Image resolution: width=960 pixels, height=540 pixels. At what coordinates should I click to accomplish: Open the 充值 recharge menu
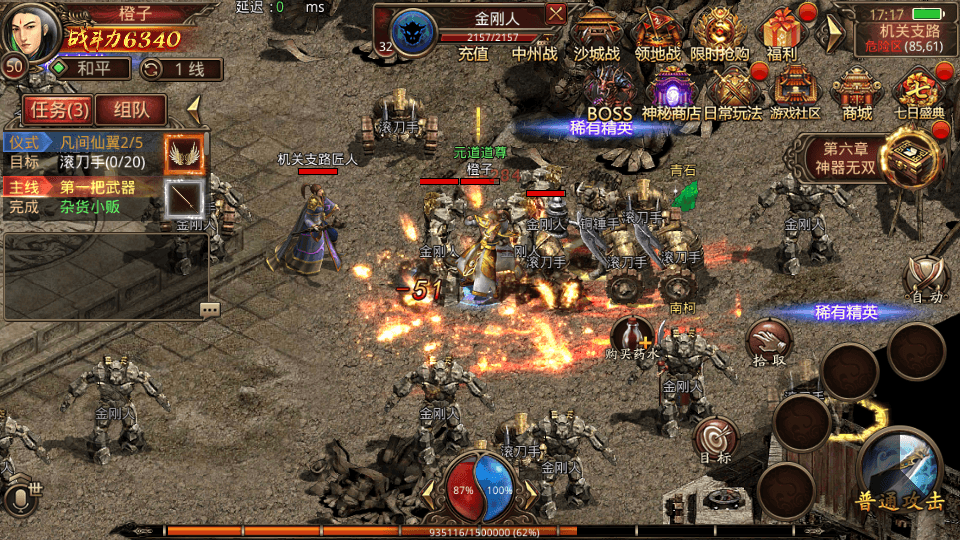pos(473,54)
